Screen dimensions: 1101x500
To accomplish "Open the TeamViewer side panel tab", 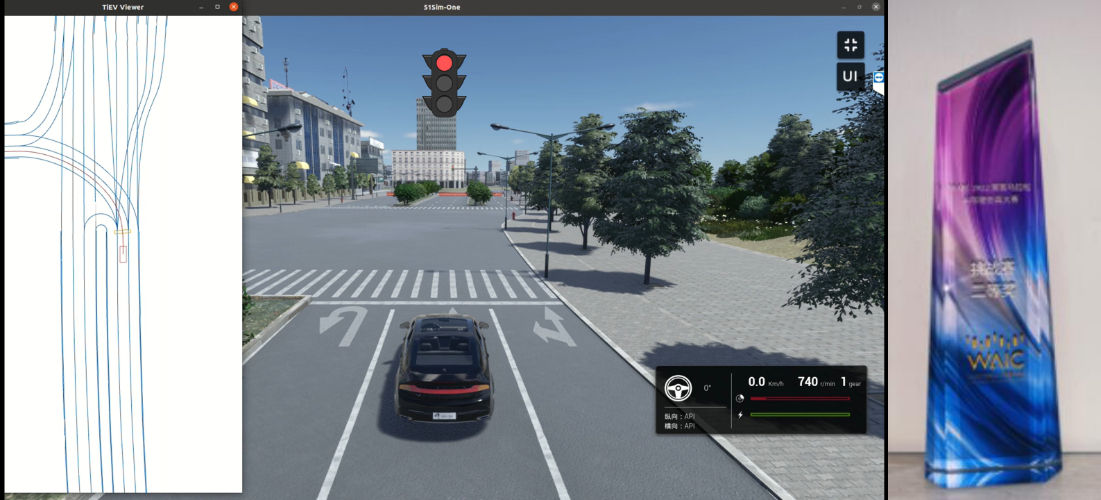I will [879, 79].
